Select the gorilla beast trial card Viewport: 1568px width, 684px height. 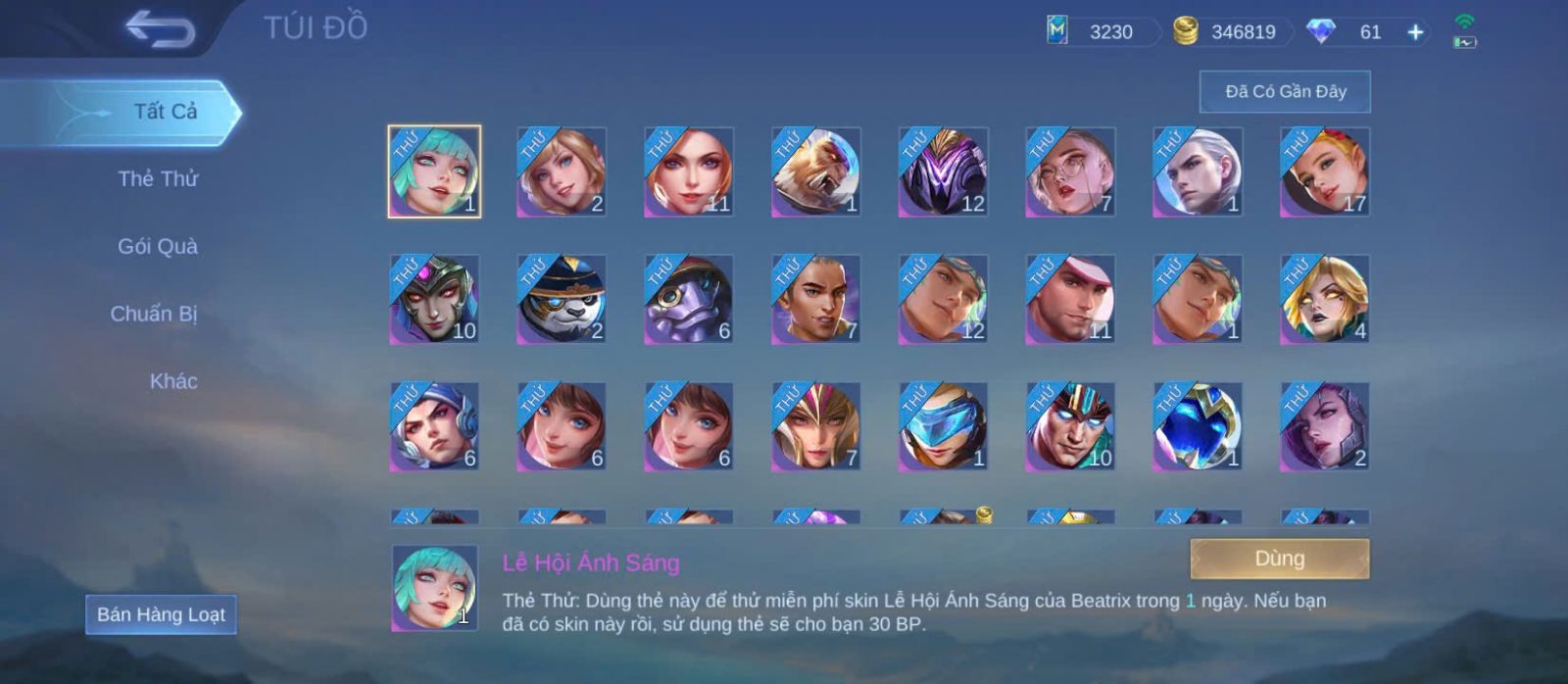tap(815, 171)
